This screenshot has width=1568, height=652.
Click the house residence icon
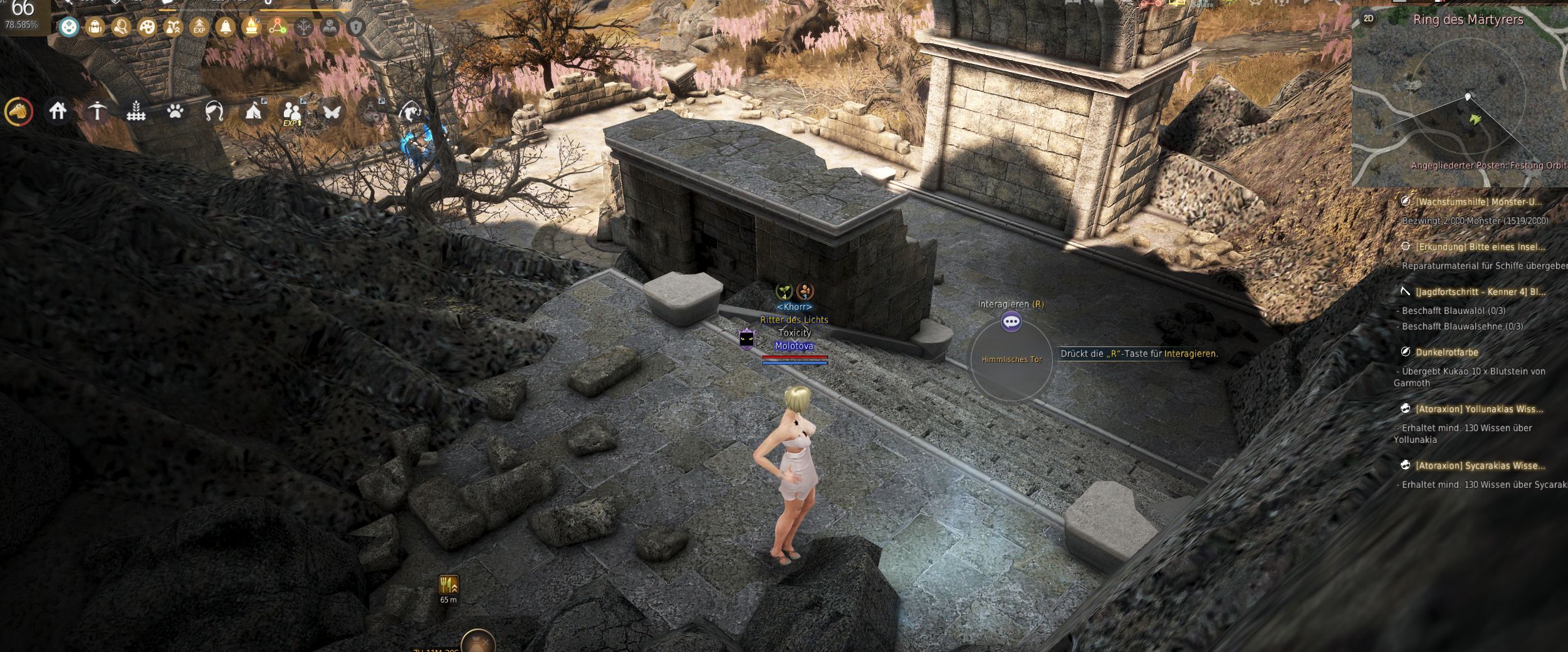click(58, 111)
